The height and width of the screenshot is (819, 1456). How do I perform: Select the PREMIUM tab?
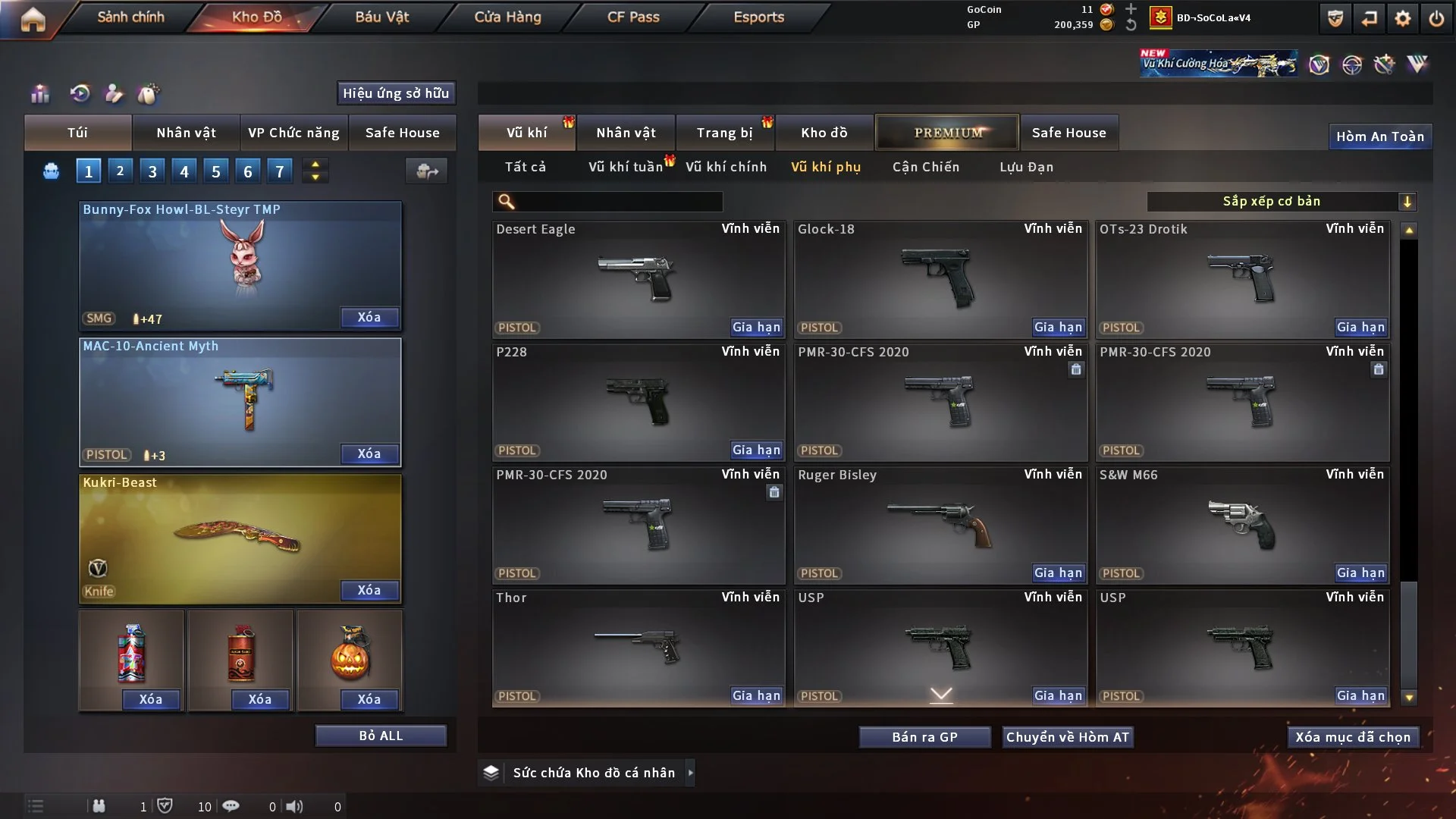947,133
